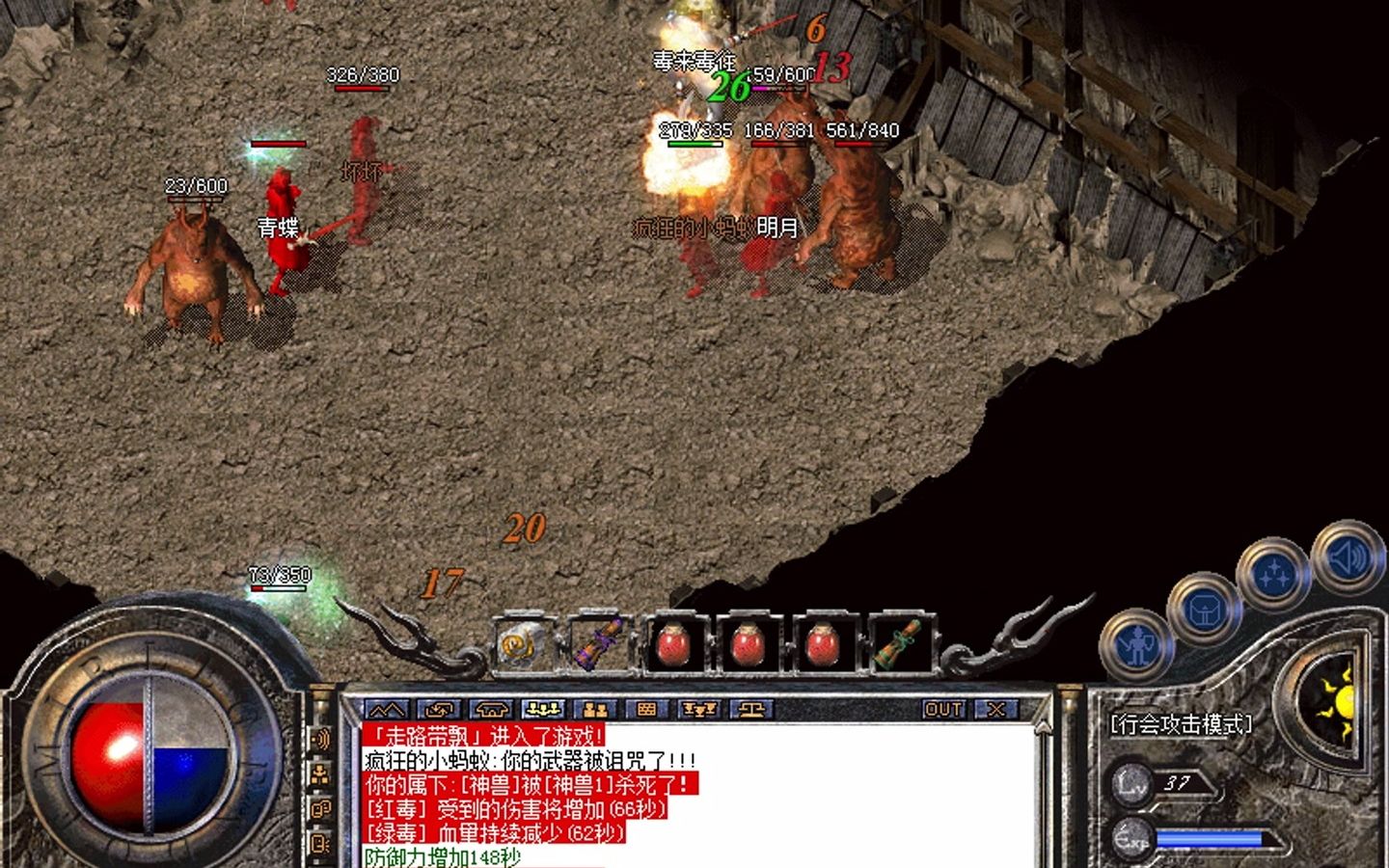Click the chat side button with hierarchy icon
Viewport: 1389px width, 868px height.
321,774
